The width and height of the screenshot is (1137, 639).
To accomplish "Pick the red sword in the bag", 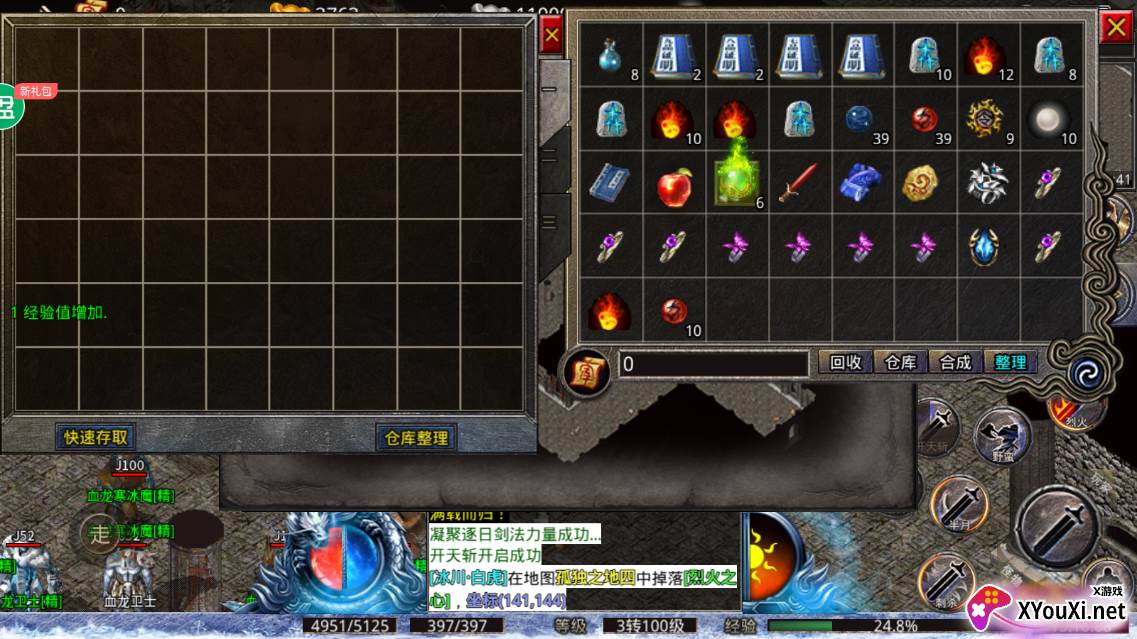I will click(x=800, y=183).
